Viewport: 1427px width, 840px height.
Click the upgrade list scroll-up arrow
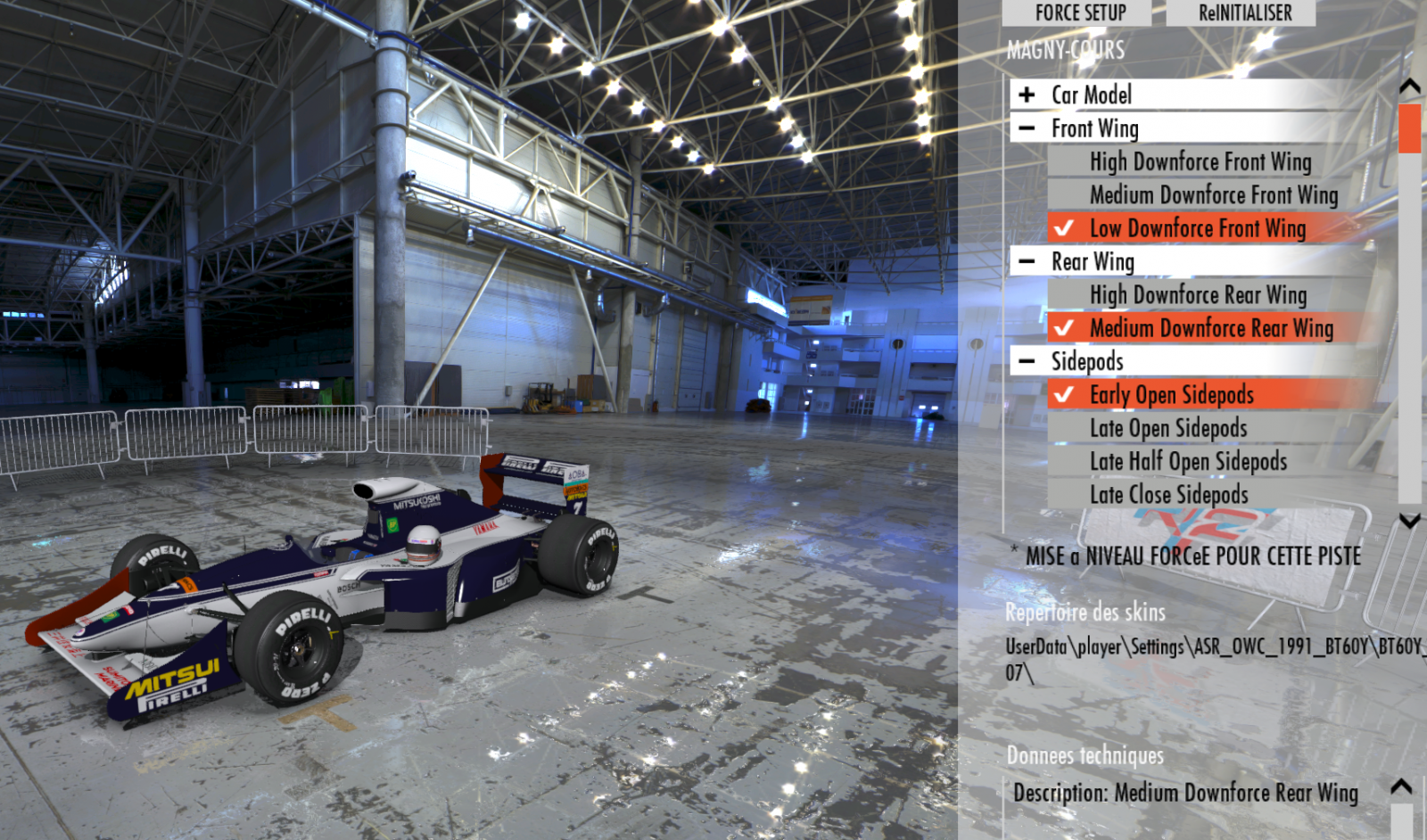(x=1409, y=86)
